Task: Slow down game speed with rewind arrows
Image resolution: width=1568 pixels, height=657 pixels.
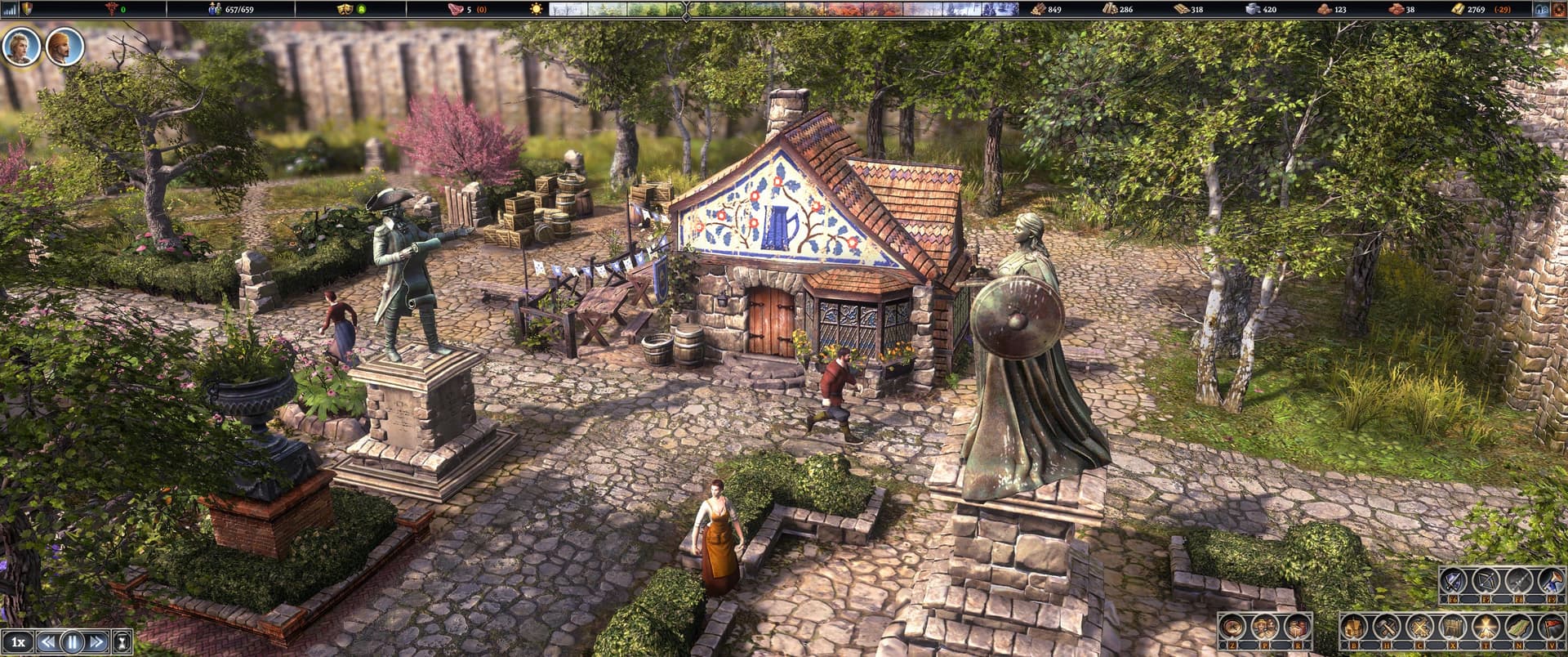Action: tap(49, 641)
